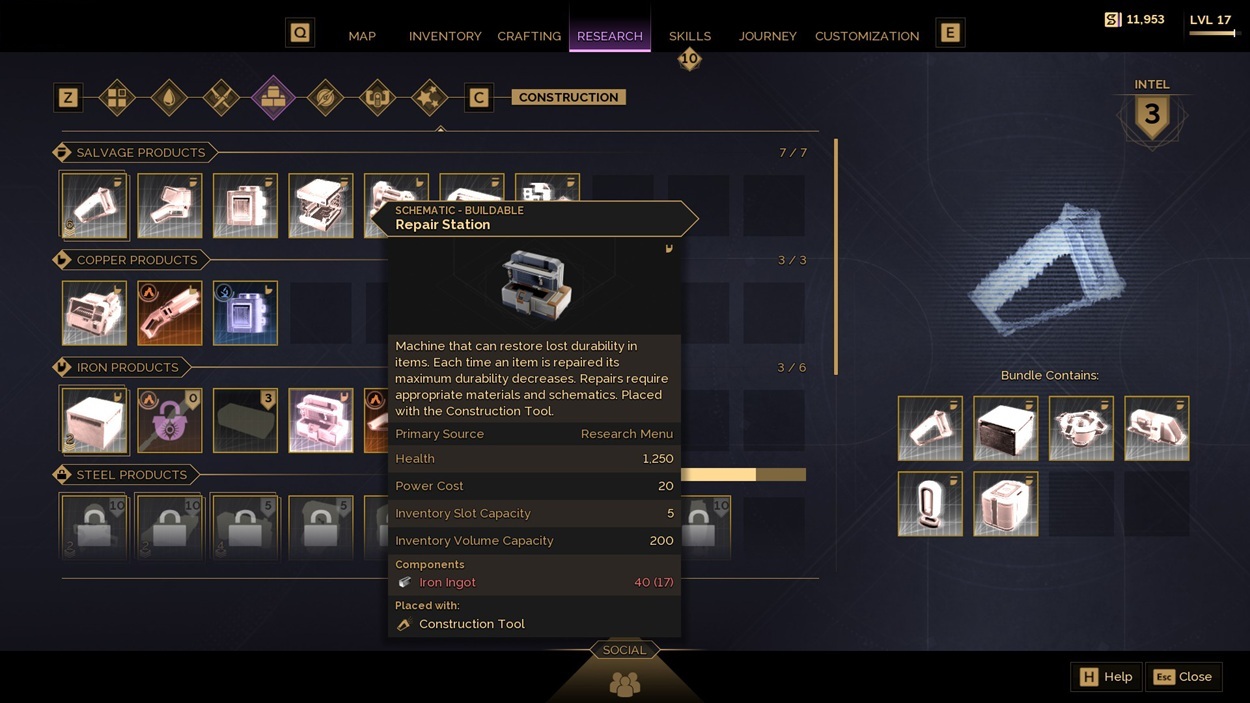This screenshot has height=703, width=1250.
Task: Open the Customization tab
Action: tap(867, 36)
